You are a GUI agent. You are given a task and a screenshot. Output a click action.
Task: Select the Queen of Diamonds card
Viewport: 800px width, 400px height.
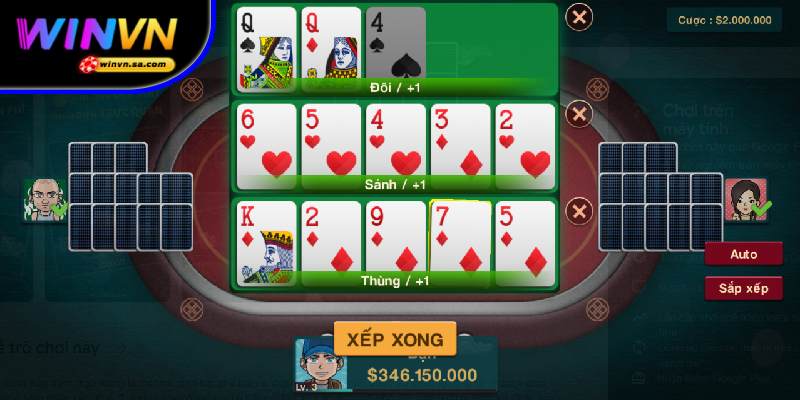point(331,45)
